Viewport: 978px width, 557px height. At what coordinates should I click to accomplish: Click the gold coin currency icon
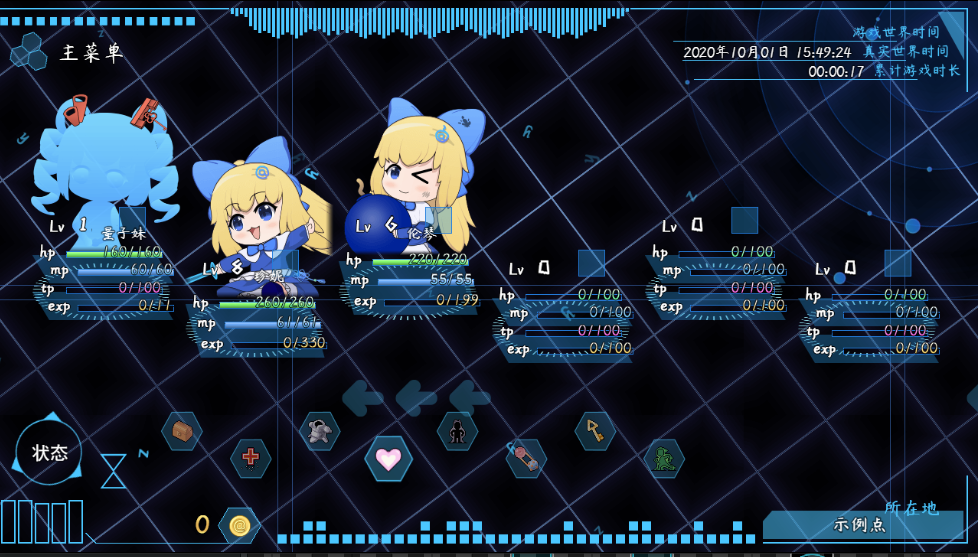(239, 525)
